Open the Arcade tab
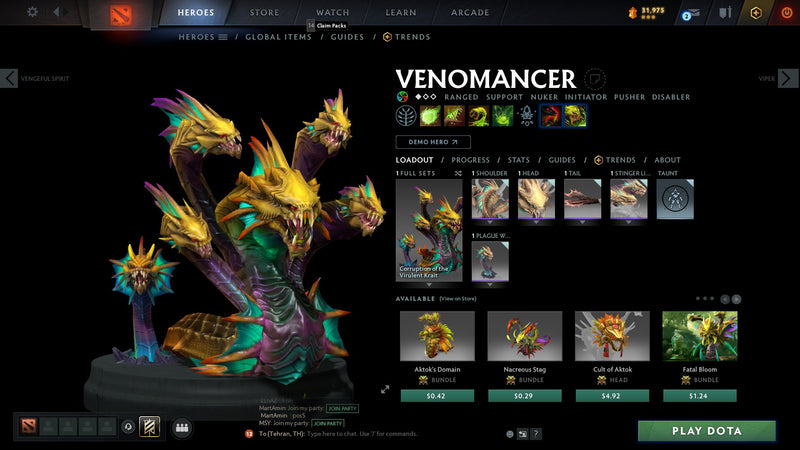 (470, 13)
